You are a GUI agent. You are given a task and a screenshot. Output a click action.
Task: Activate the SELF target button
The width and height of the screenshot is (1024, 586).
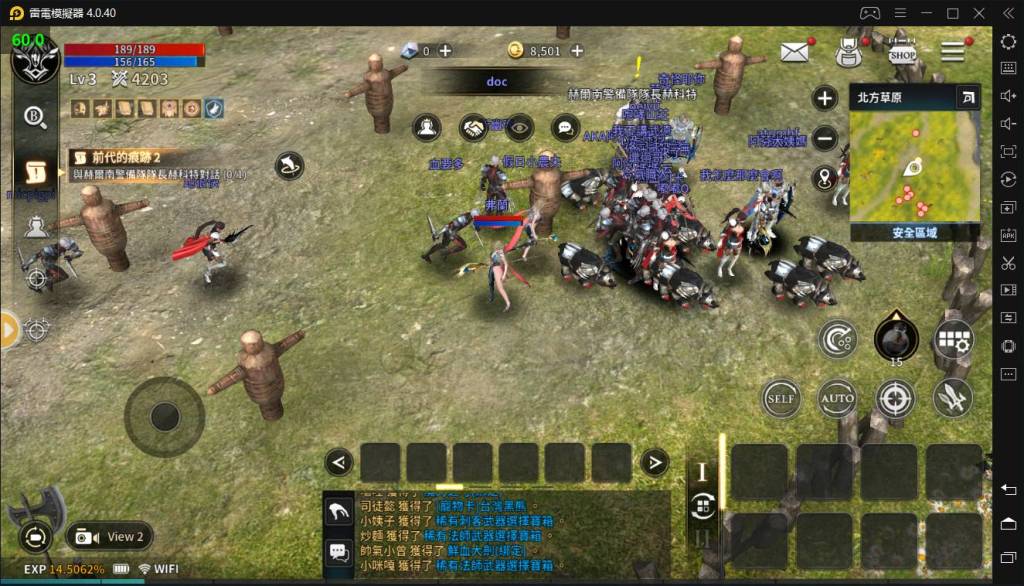pos(780,398)
